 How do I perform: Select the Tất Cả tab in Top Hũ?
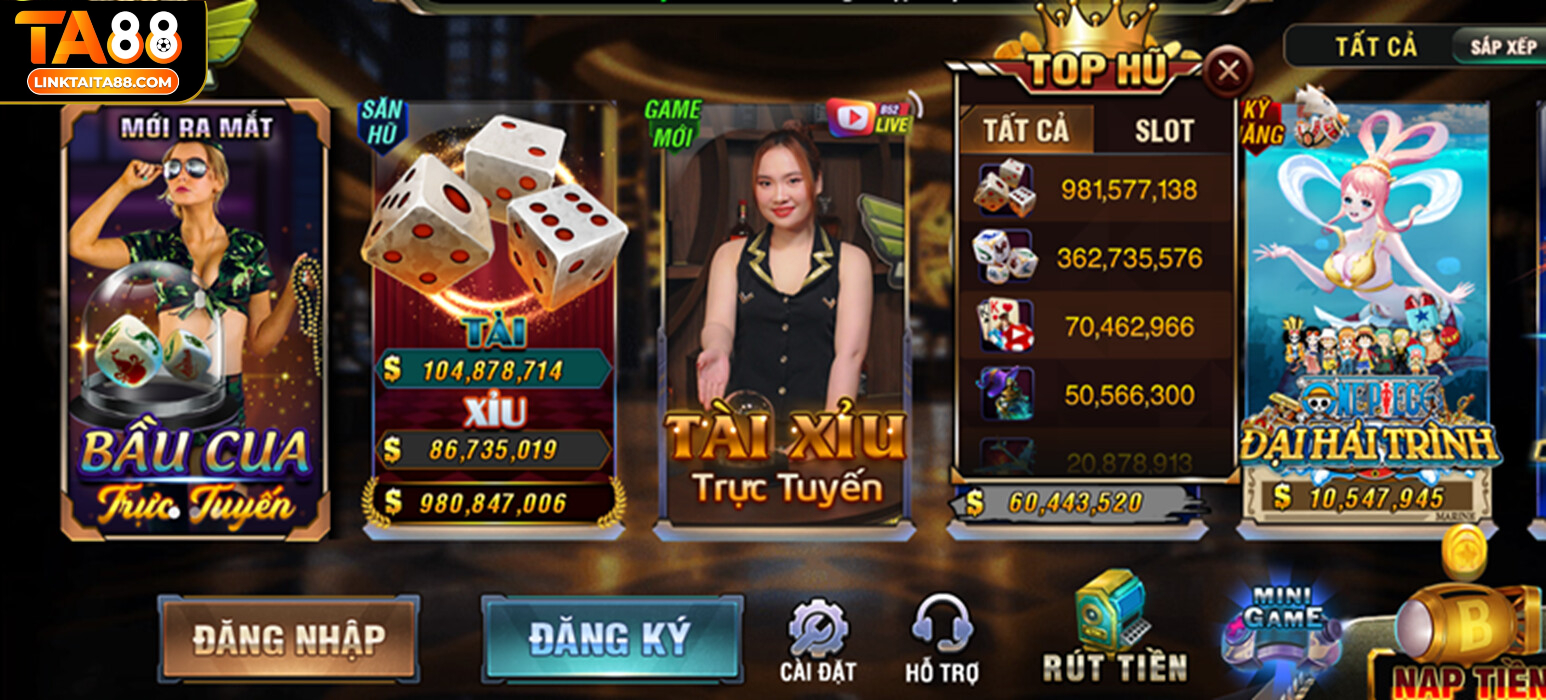tap(1026, 130)
